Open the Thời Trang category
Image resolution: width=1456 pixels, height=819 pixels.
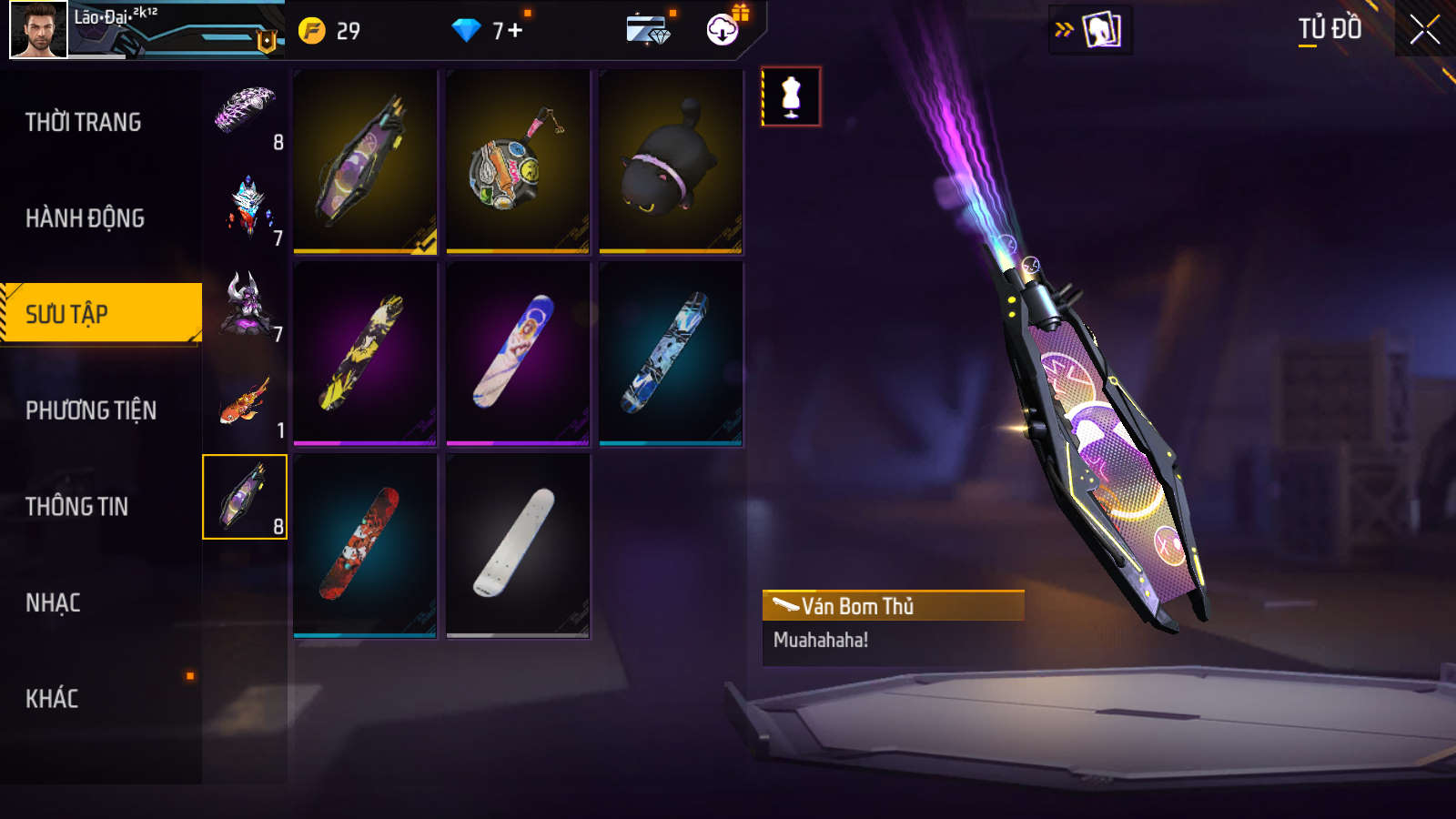coord(83,122)
